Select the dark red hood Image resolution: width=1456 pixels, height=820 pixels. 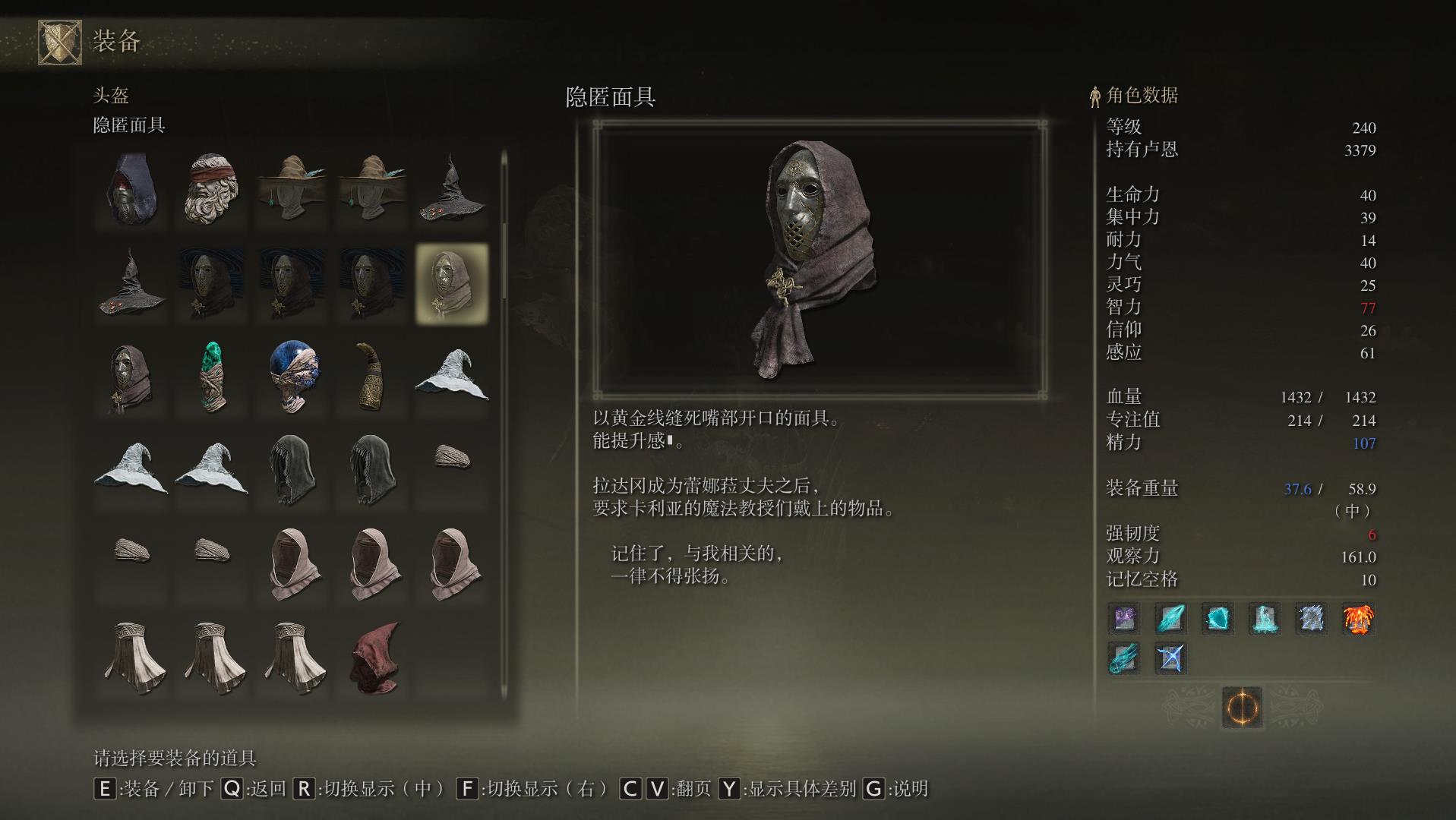pos(374,658)
